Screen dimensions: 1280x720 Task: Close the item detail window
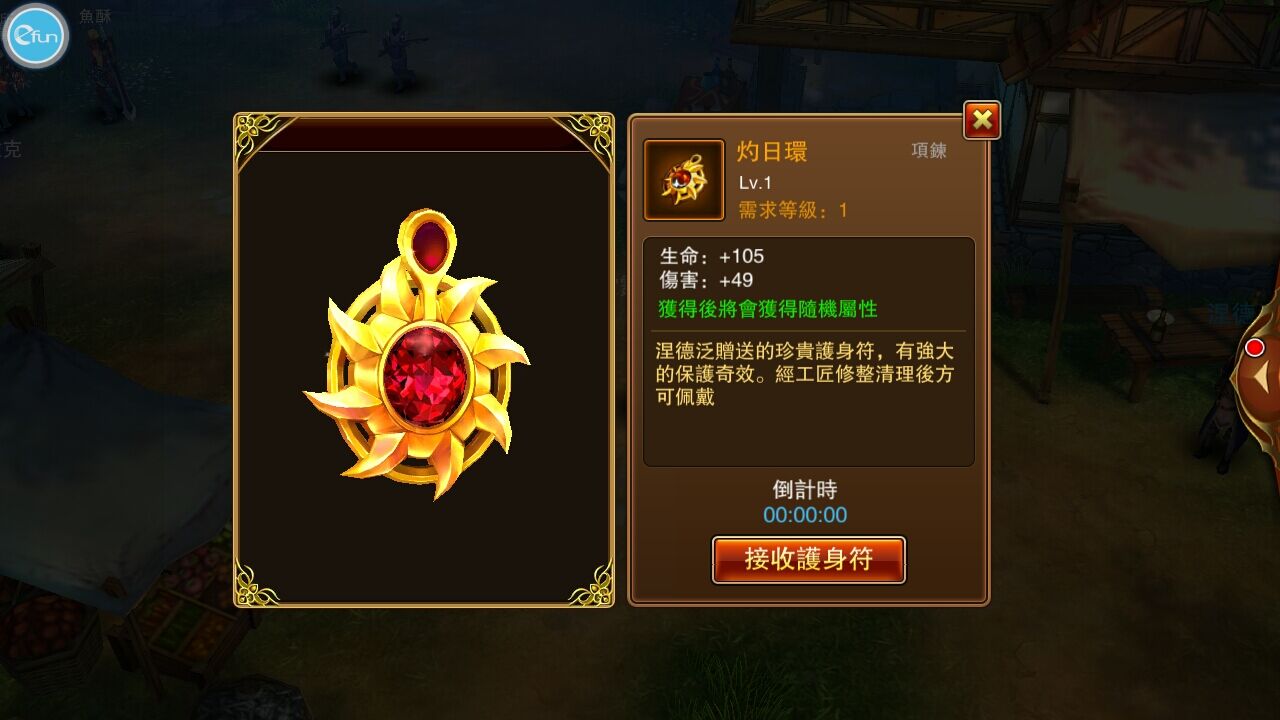tap(982, 120)
